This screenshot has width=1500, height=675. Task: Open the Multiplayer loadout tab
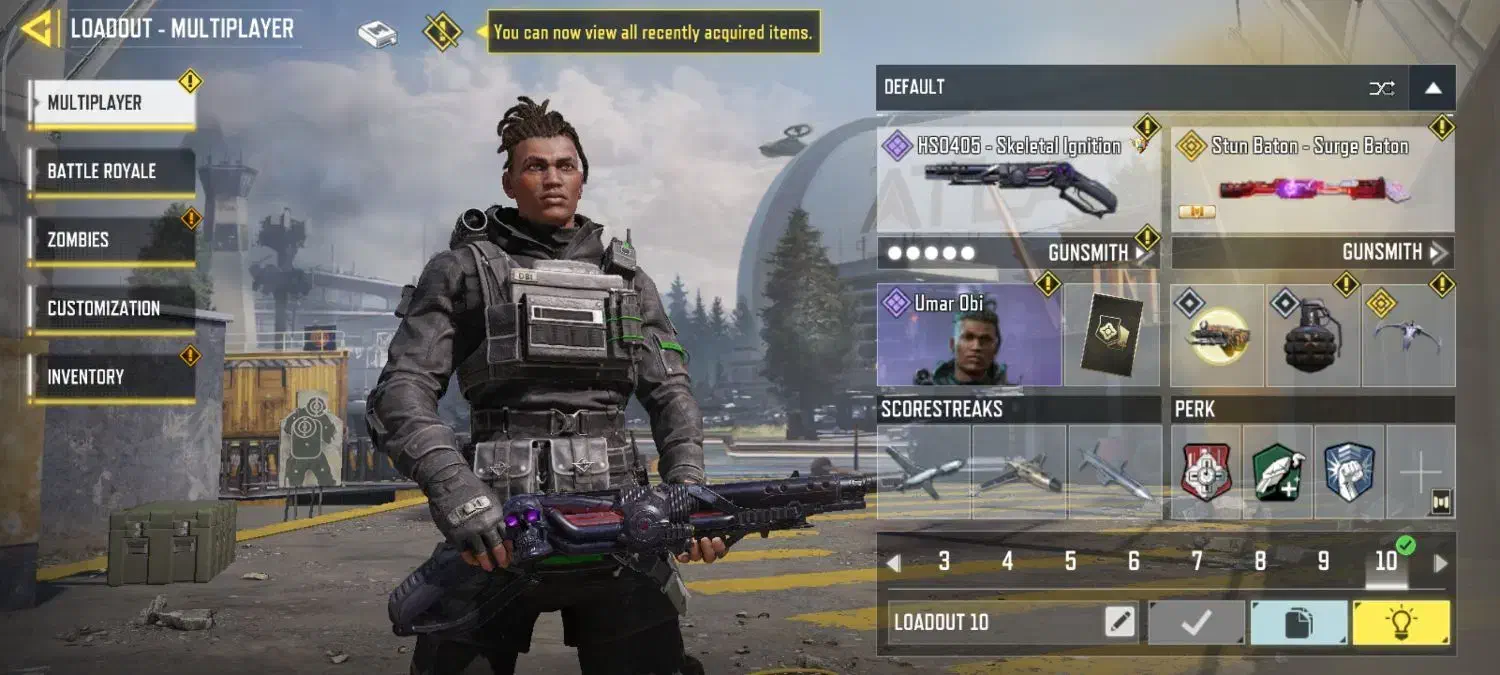click(x=111, y=103)
